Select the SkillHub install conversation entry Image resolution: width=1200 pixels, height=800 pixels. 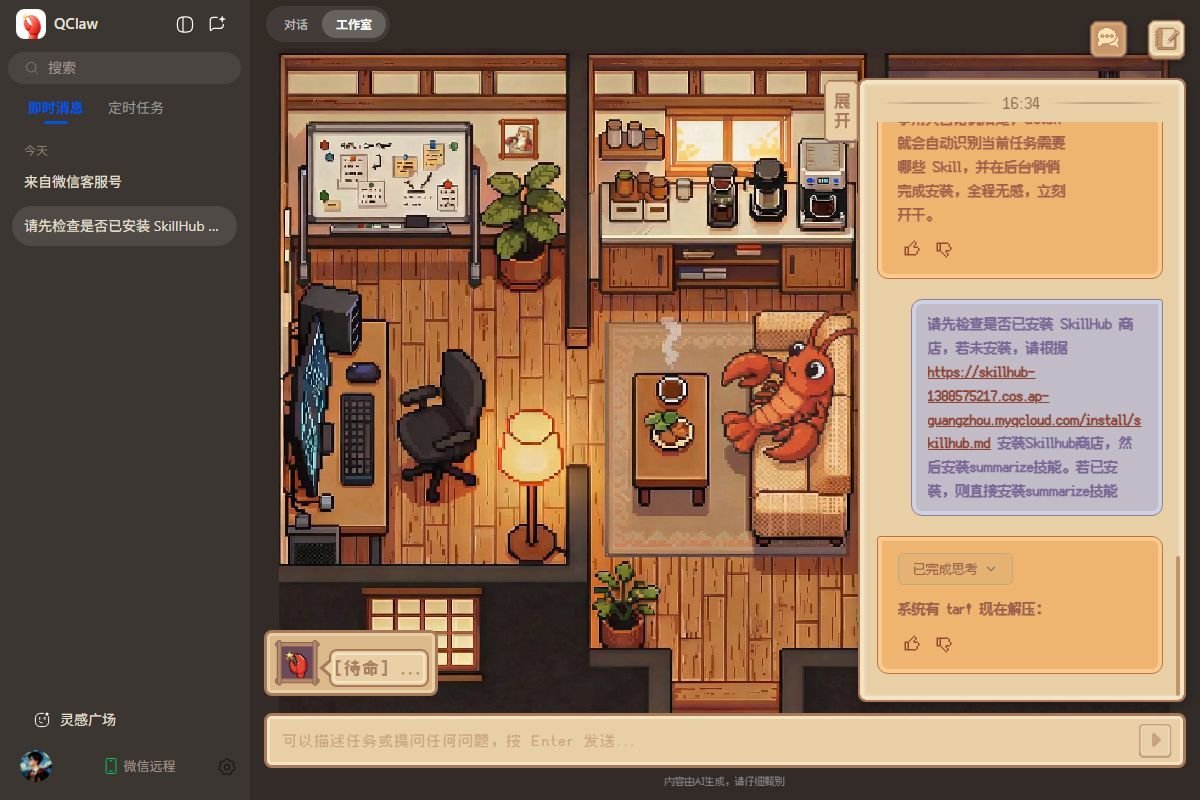[x=124, y=226]
